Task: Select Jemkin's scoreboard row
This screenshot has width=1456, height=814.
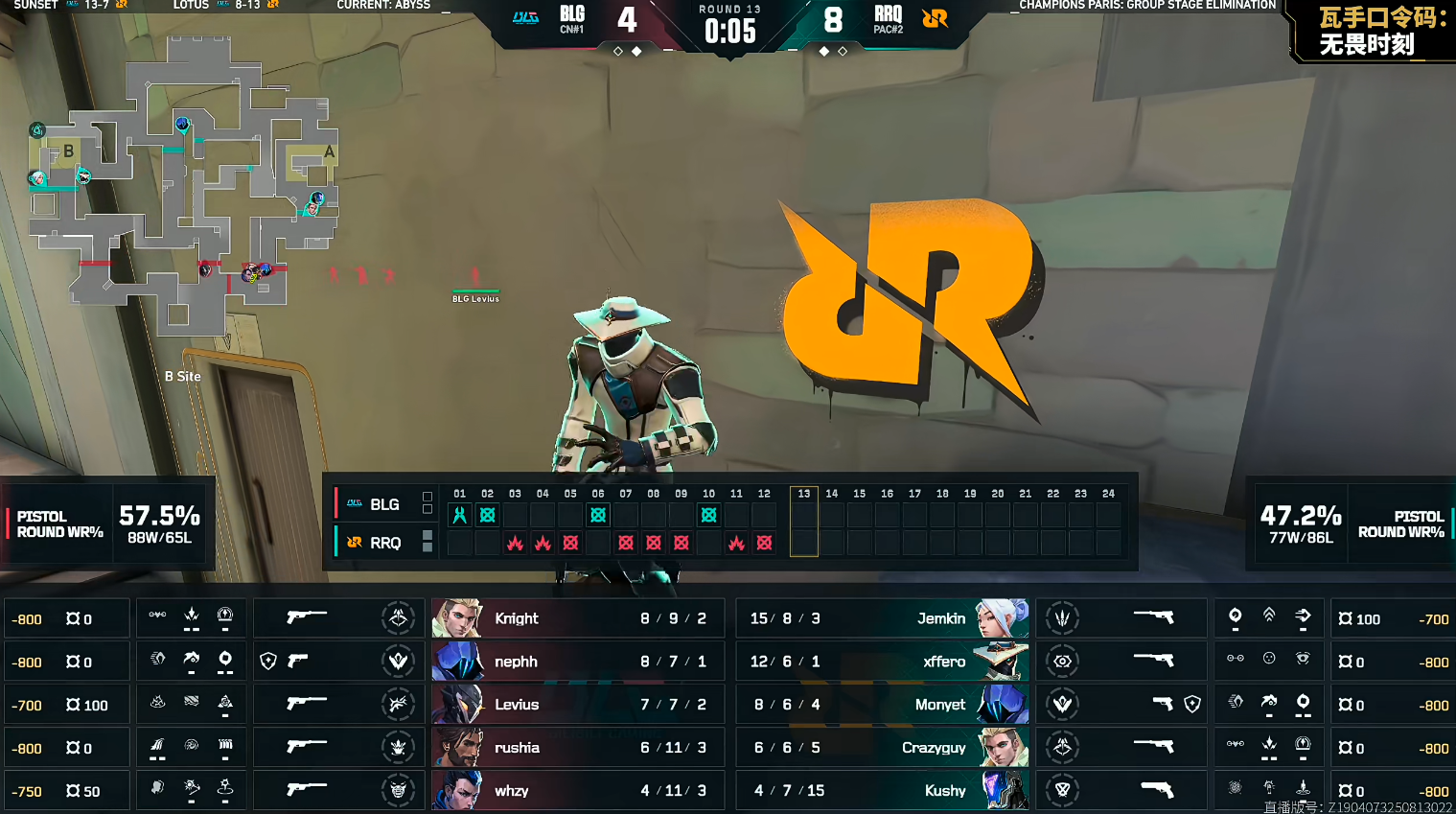Action: click(x=882, y=618)
